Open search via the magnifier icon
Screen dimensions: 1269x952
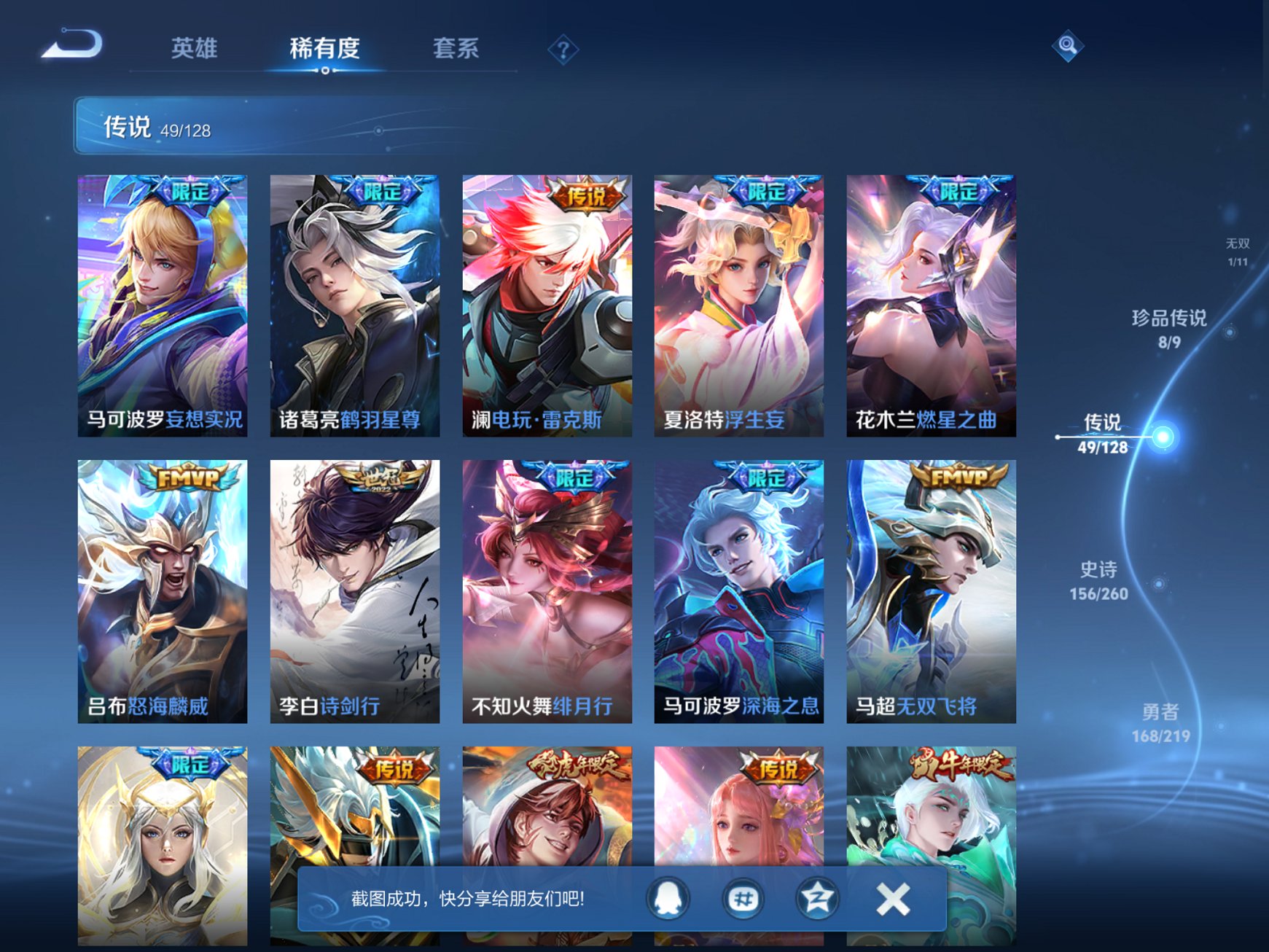[x=1067, y=46]
